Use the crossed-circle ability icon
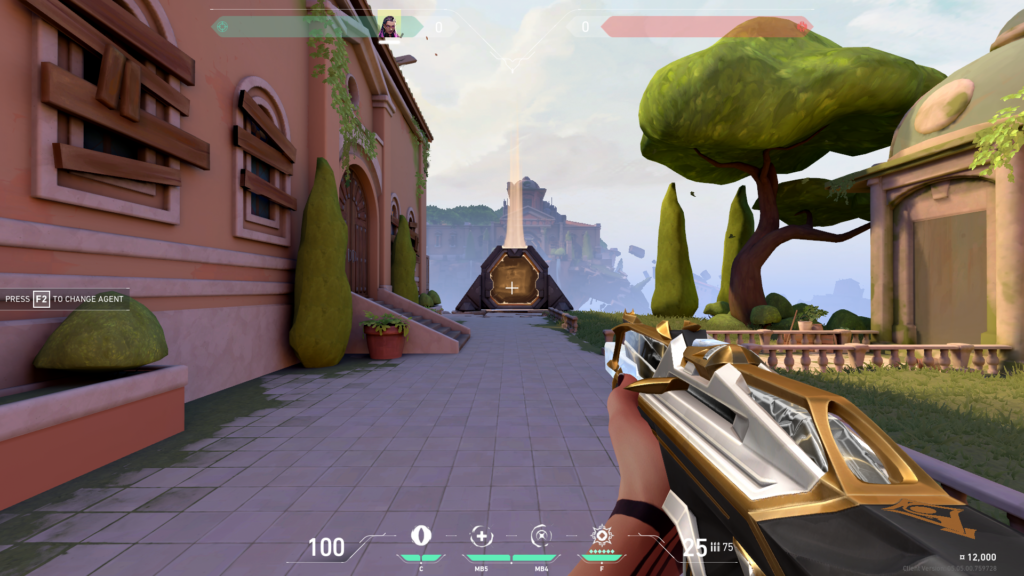The height and width of the screenshot is (576, 1024). tap(541, 535)
